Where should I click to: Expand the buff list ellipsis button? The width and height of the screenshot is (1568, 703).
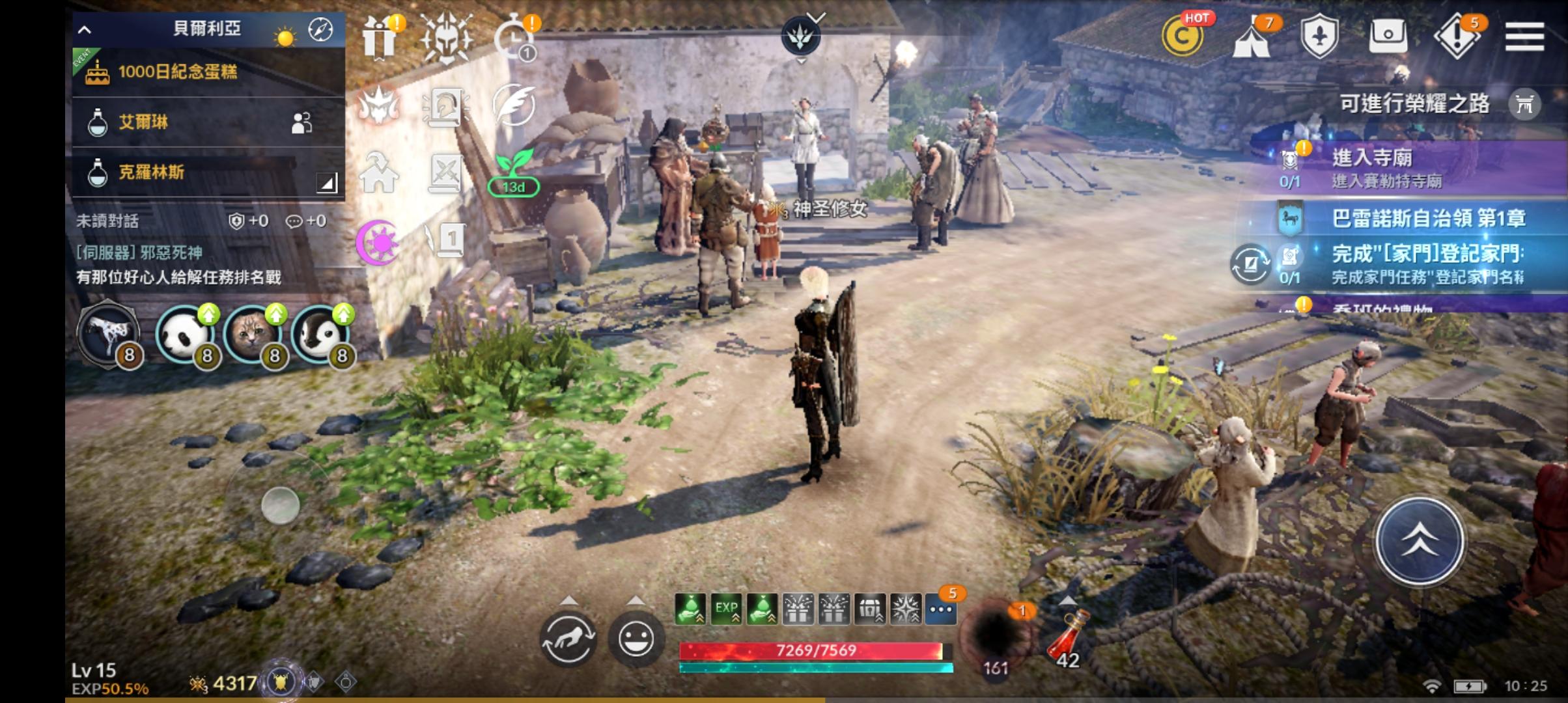(x=942, y=610)
